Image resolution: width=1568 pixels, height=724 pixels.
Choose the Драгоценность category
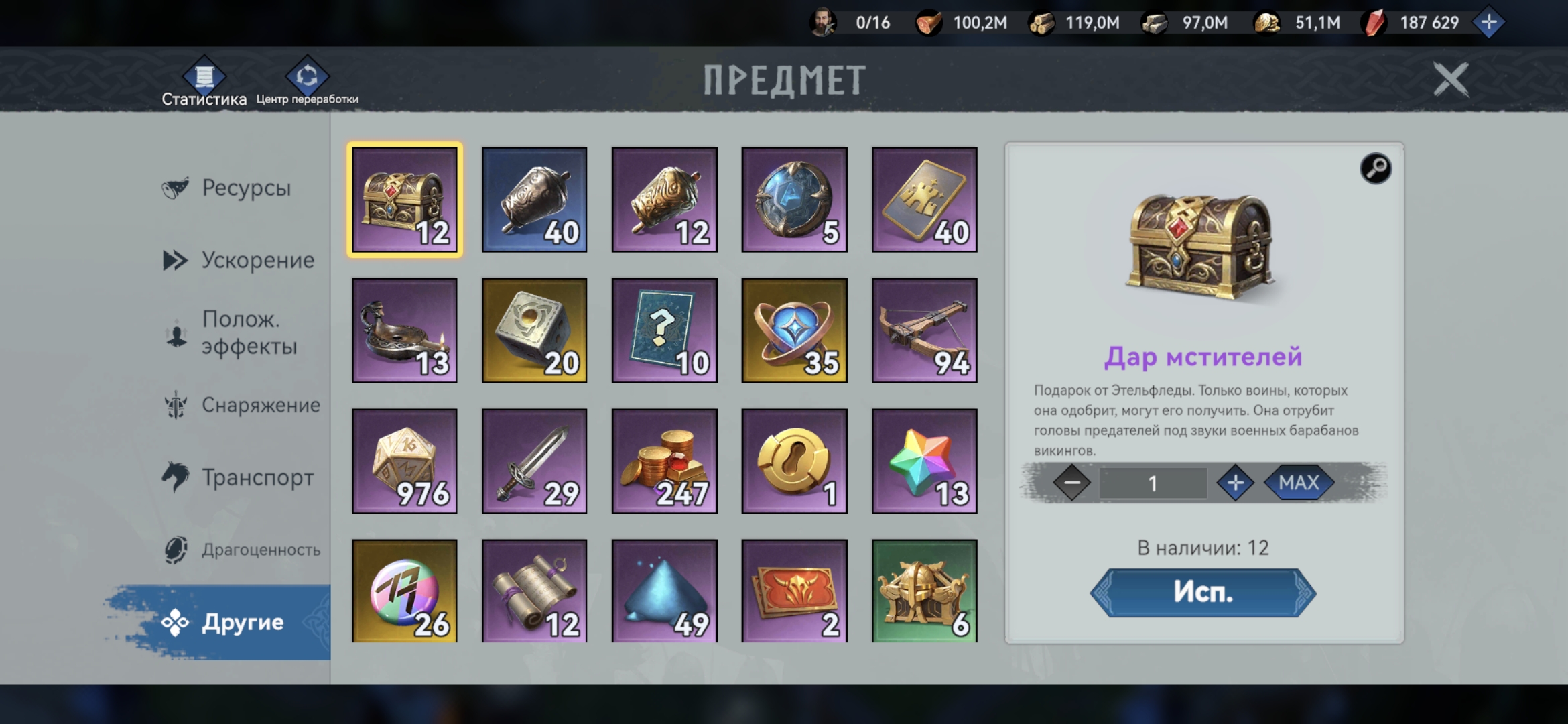[260, 550]
